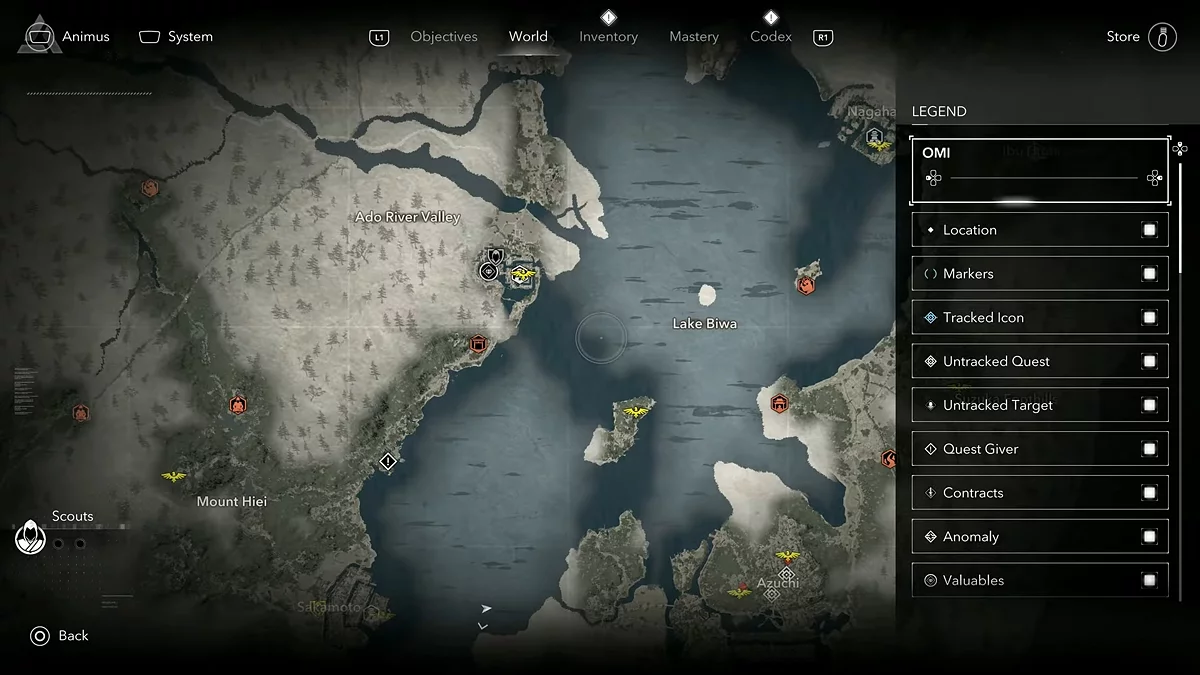1200x675 pixels.
Task: Open the System menu
Action: coord(177,37)
